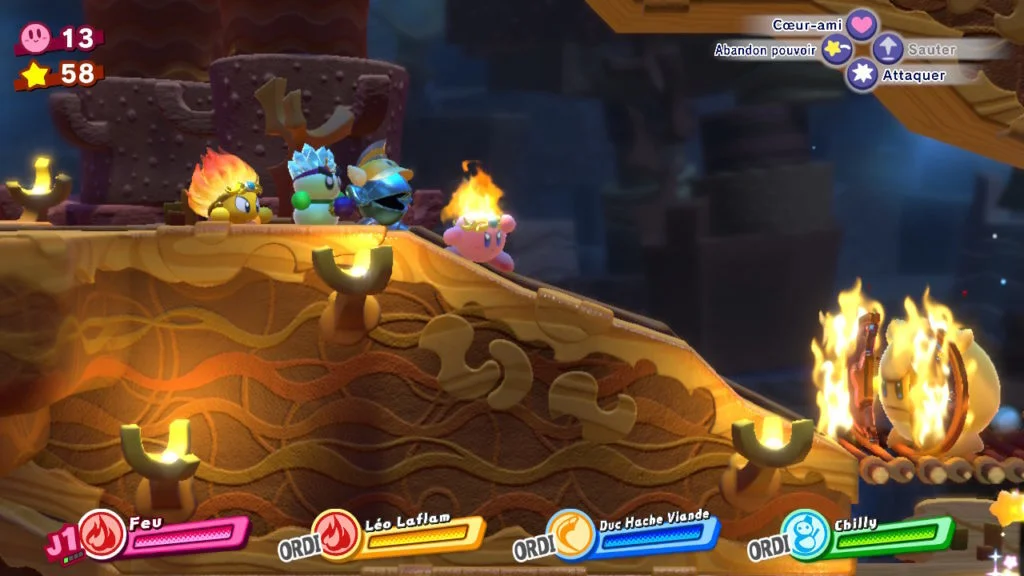Click Duc Hache Viande's orange ability icon
Image resolution: width=1024 pixels, height=576 pixels.
click(x=571, y=533)
